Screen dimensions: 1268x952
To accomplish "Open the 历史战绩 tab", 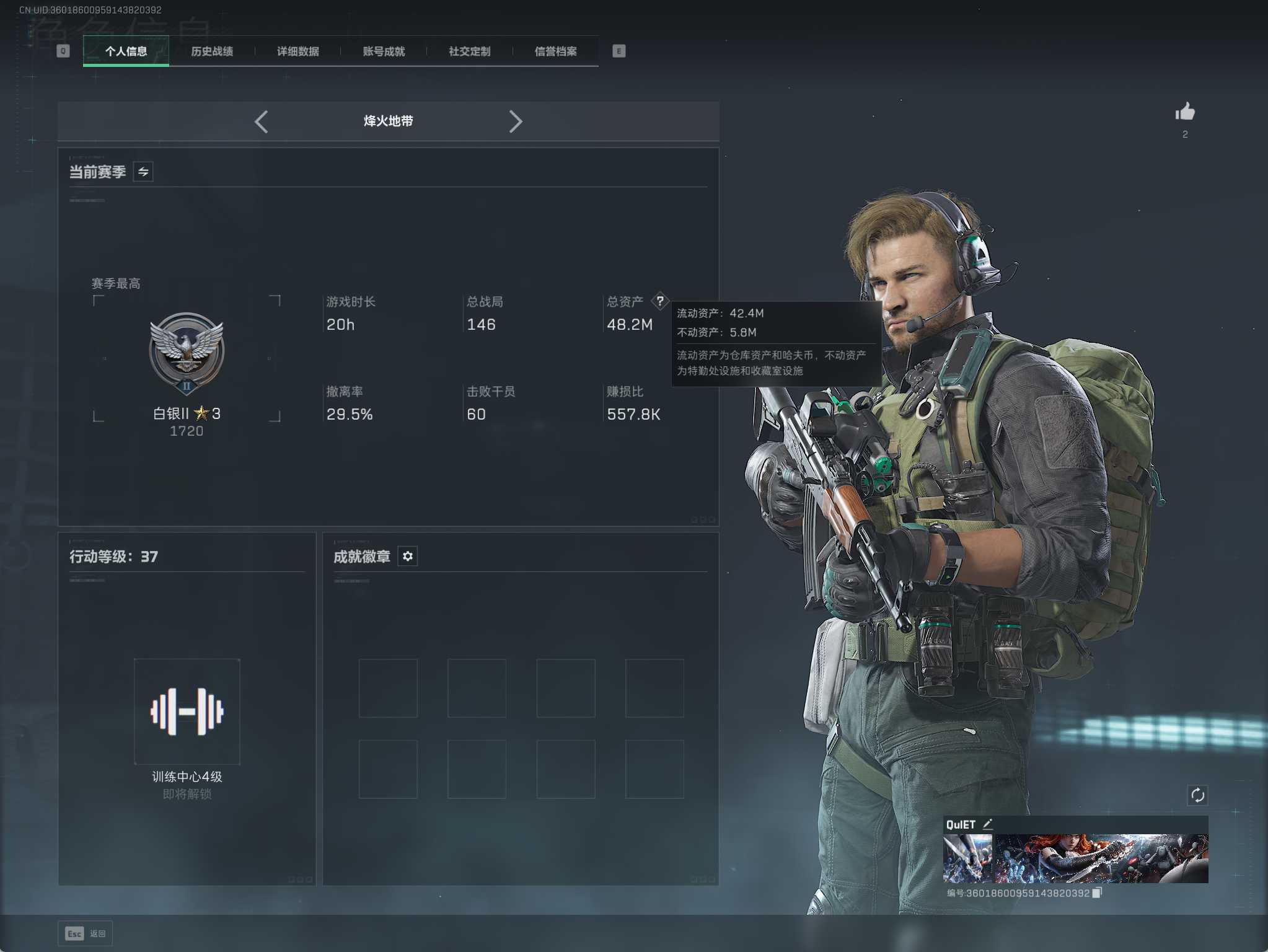I will pos(212,51).
